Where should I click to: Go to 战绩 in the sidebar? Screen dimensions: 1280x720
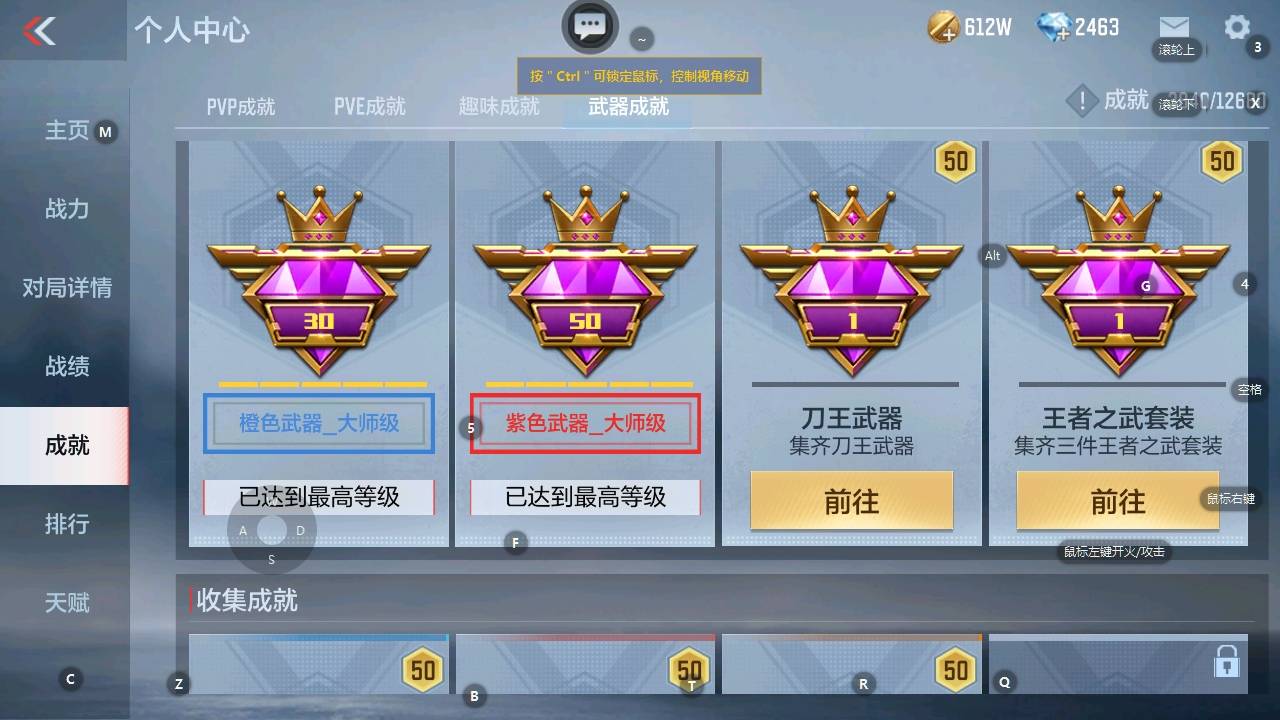(65, 367)
